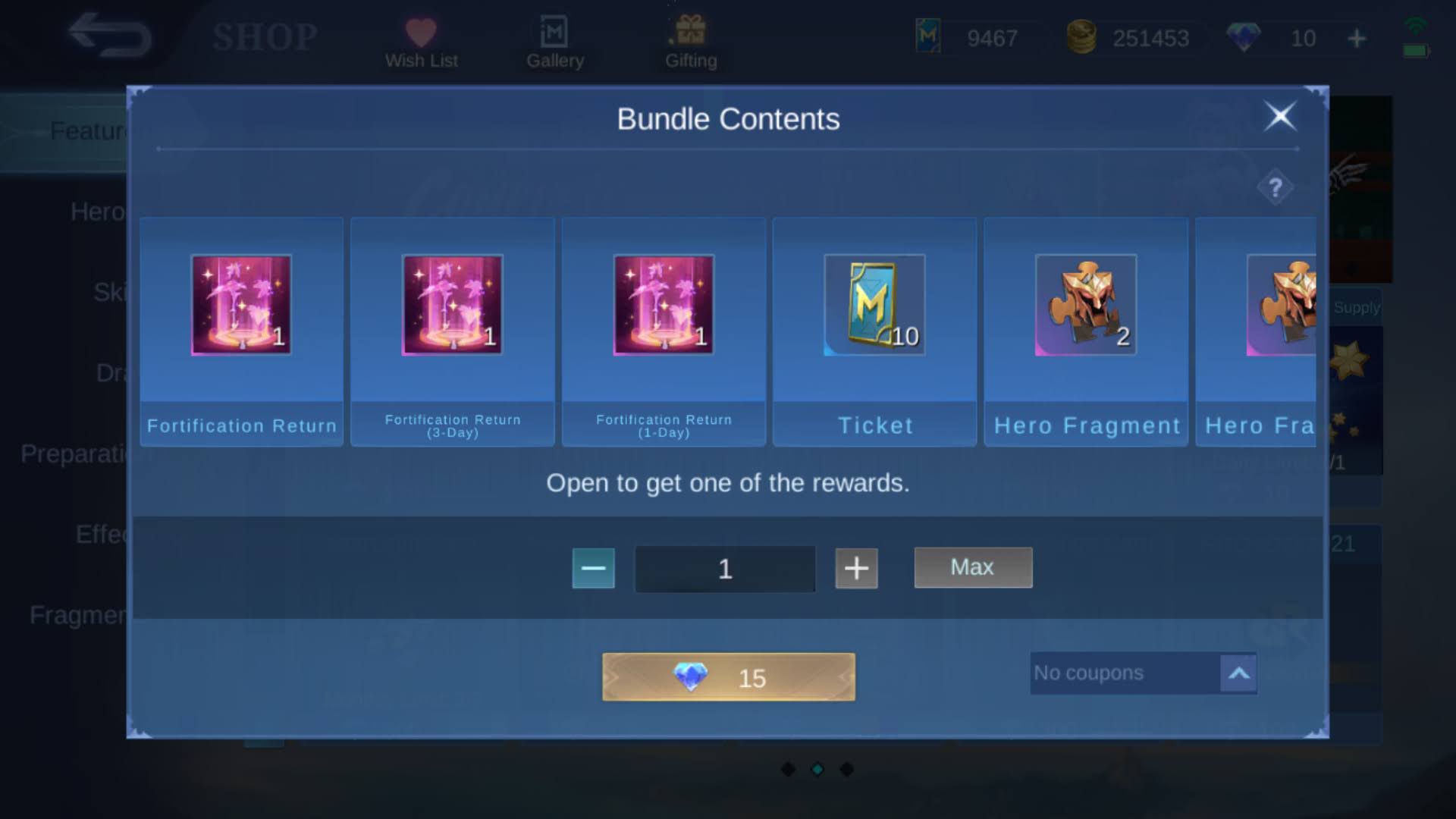The height and width of the screenshot is (819, 1456).
Task: Click the quantity input field
Action: click(x=724, y=569)
